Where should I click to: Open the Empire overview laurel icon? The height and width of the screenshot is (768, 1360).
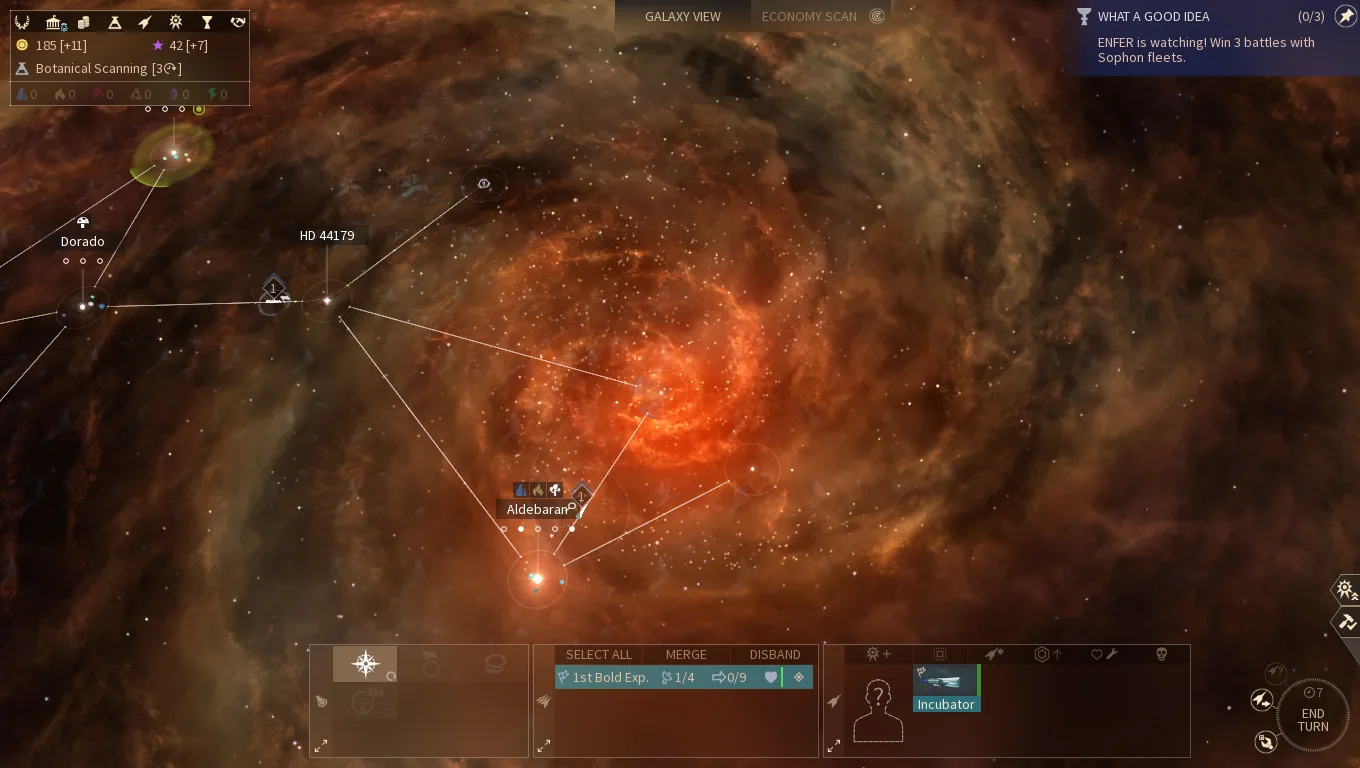tap(22, 22)
